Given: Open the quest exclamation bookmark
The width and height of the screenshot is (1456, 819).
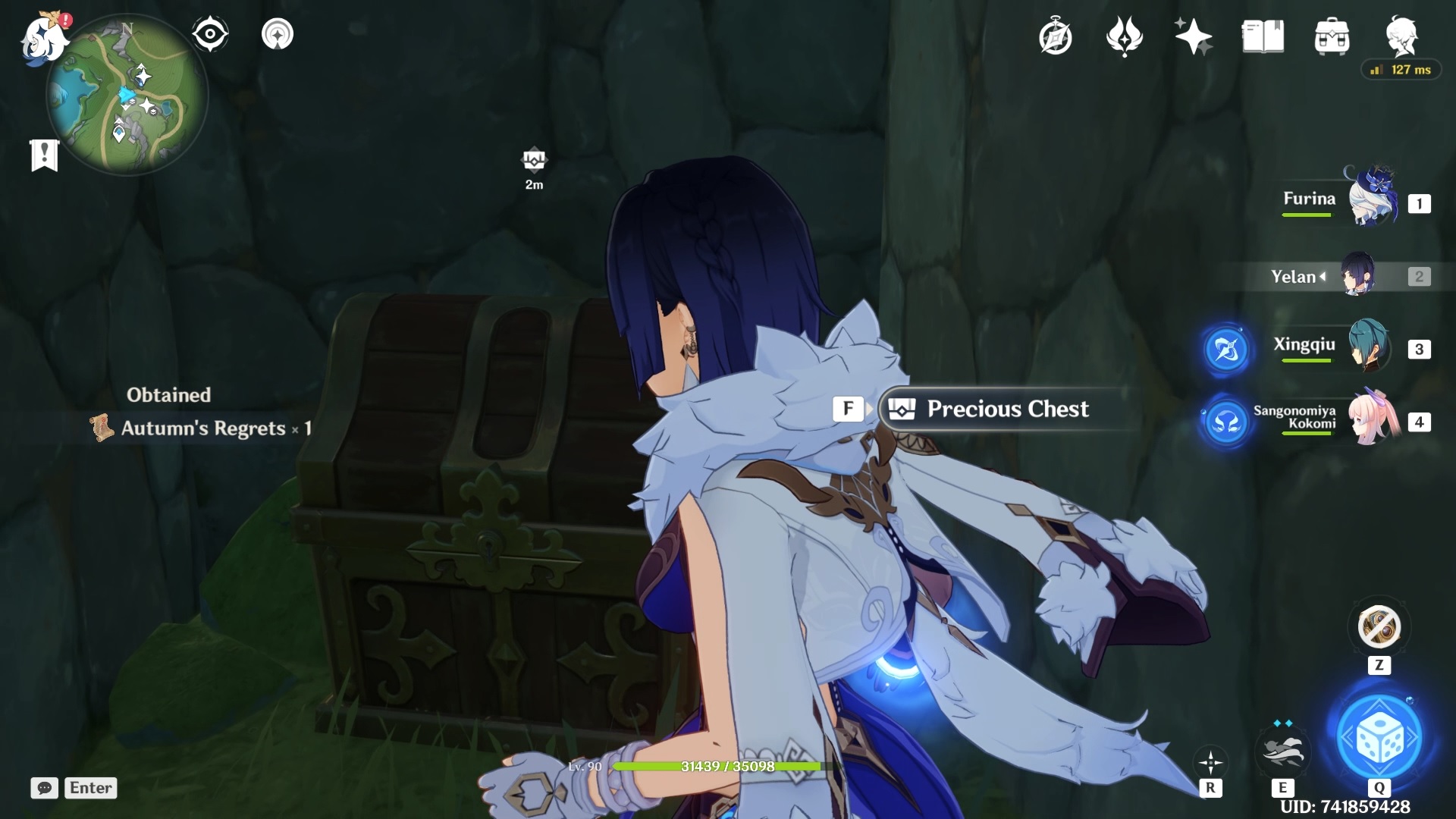Looking at the screenshot, I should tap(44, 155).
